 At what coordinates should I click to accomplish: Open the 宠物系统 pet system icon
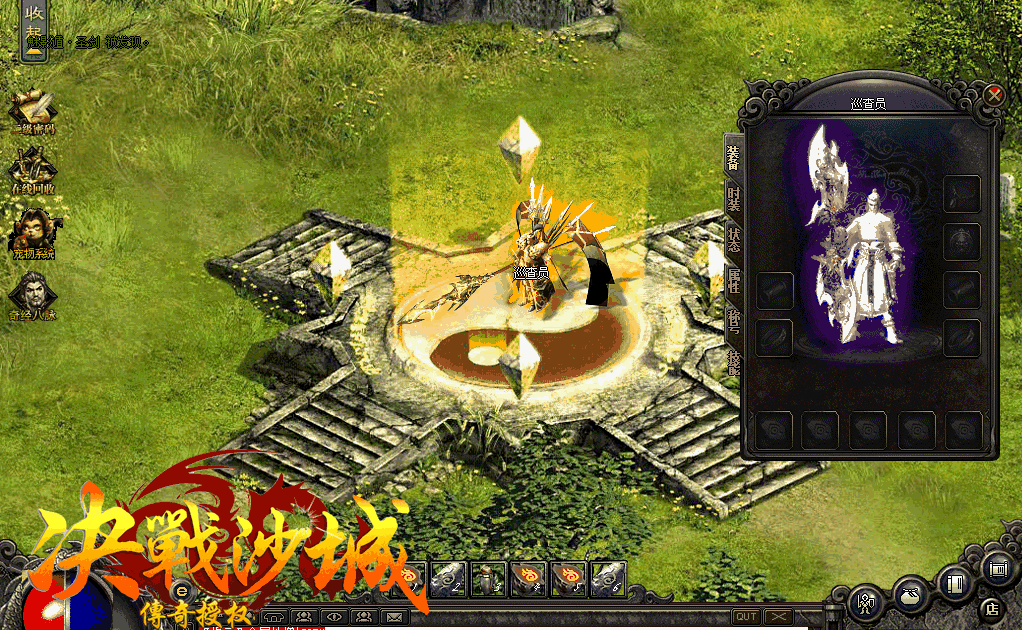click(33, 234)
